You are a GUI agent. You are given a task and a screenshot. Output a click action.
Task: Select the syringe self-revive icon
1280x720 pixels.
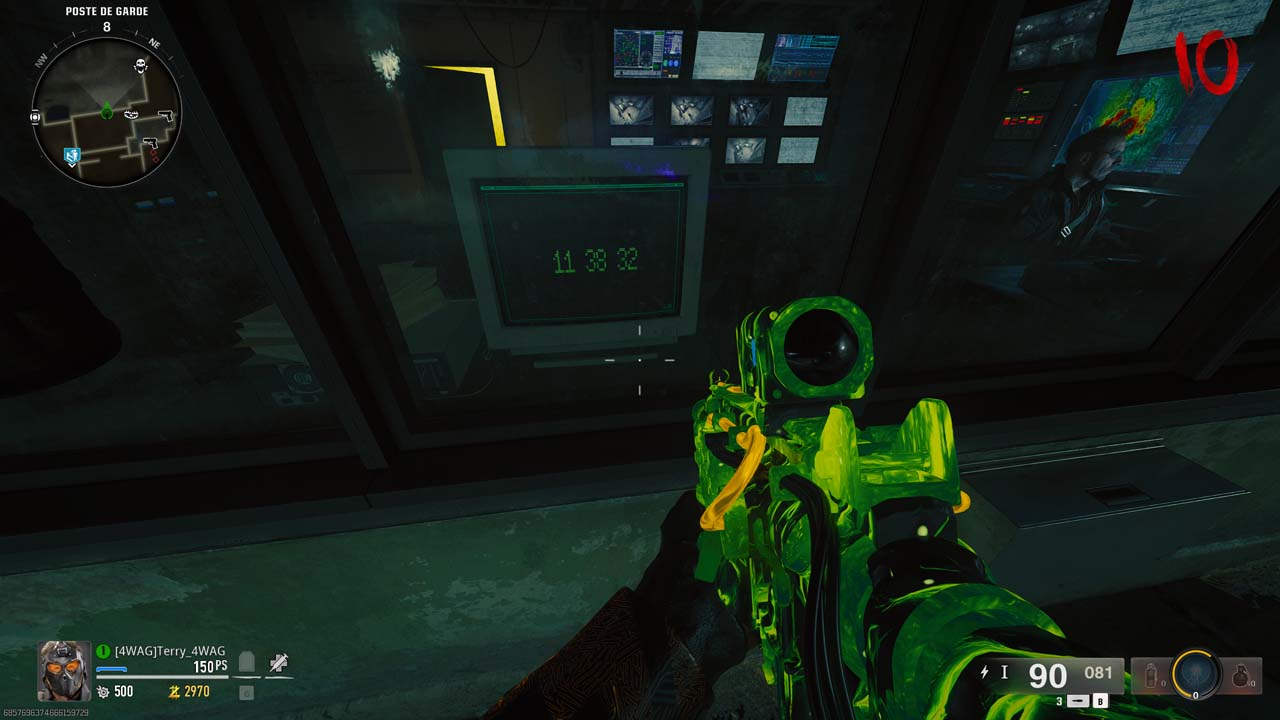tap(279, 662)
